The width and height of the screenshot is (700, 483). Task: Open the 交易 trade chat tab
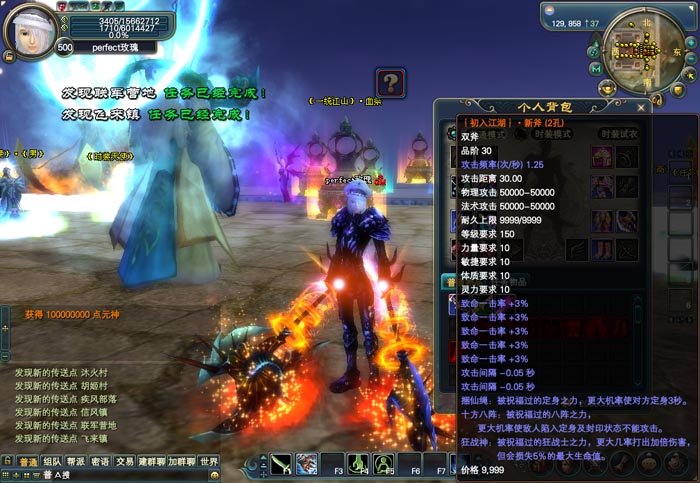click(124, 462)
